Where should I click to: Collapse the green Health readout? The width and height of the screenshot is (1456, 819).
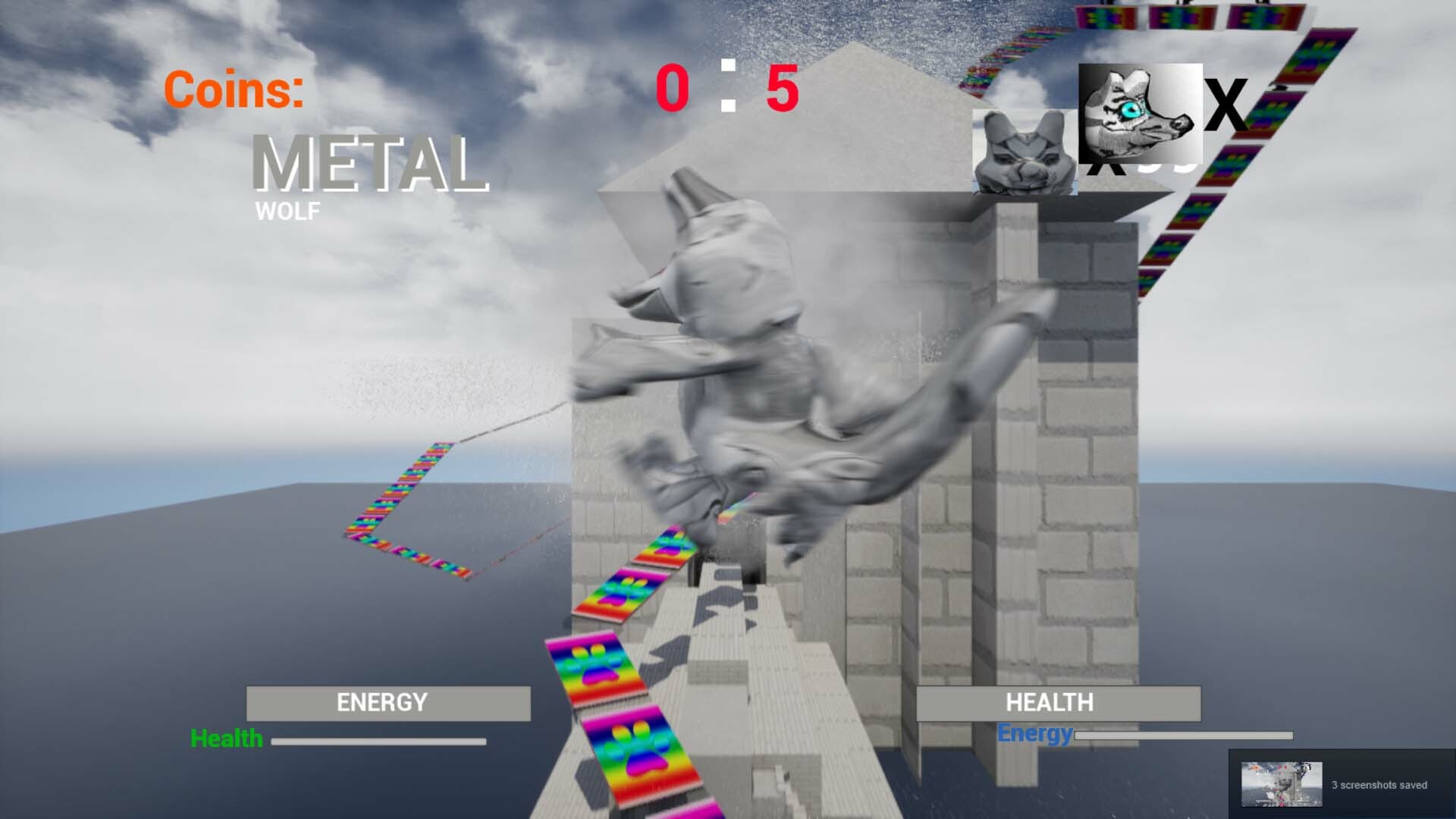(x=227, y=737)
